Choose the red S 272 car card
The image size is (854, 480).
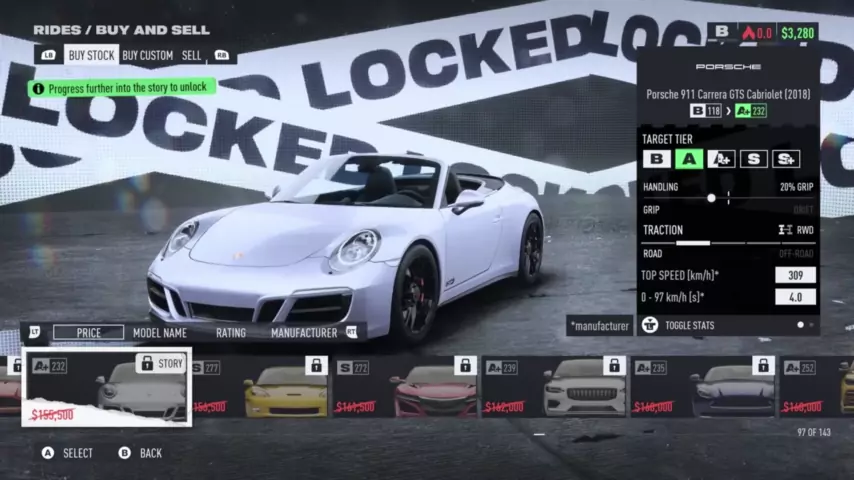[405, 386]
